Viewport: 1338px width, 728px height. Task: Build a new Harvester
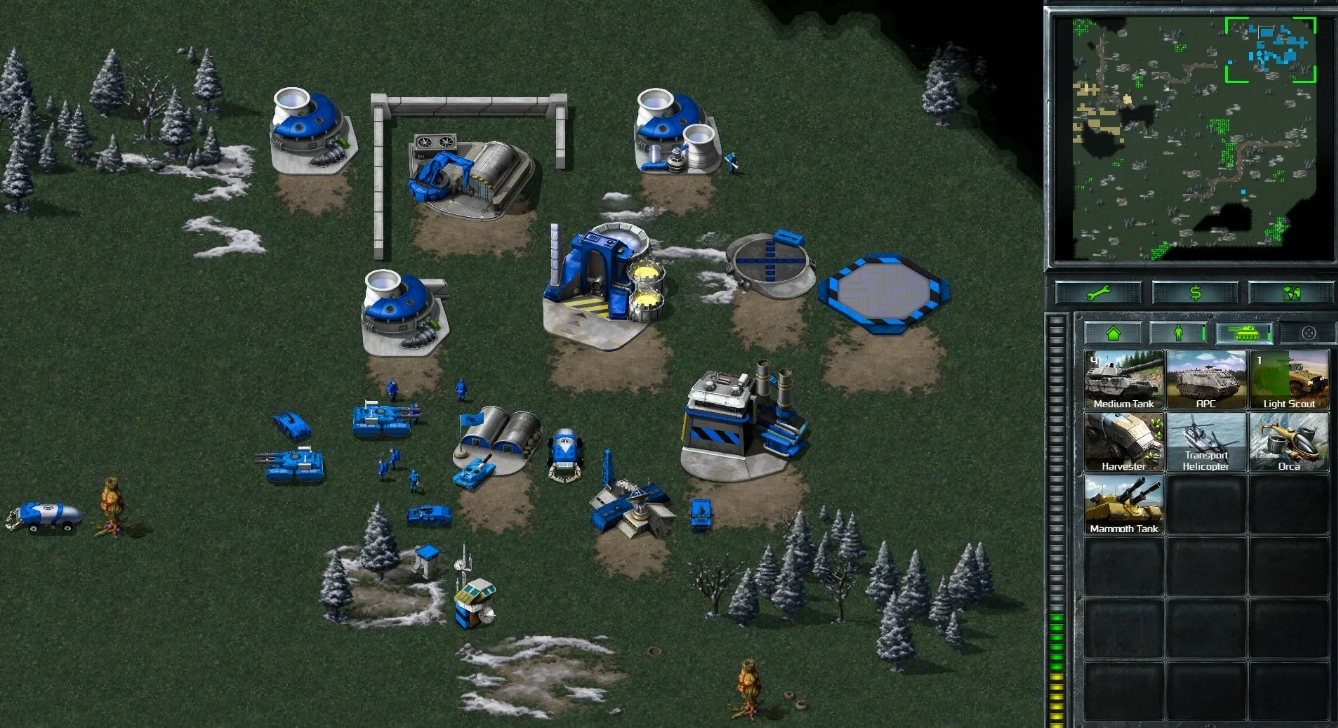click(x=1123, y=443)
